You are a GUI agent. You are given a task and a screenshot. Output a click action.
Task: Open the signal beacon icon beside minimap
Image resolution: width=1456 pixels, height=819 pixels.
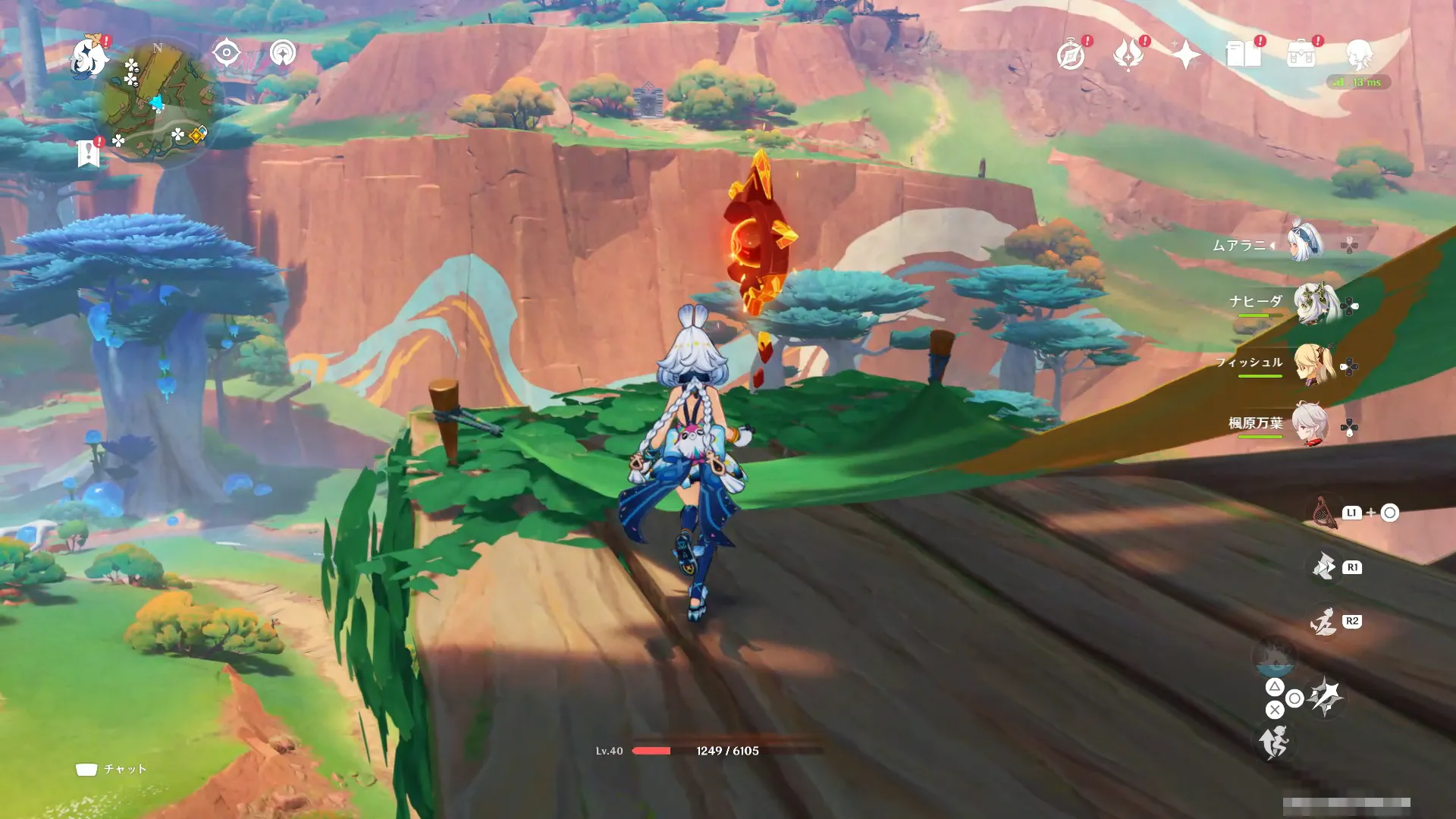click(x=283, y=53)
